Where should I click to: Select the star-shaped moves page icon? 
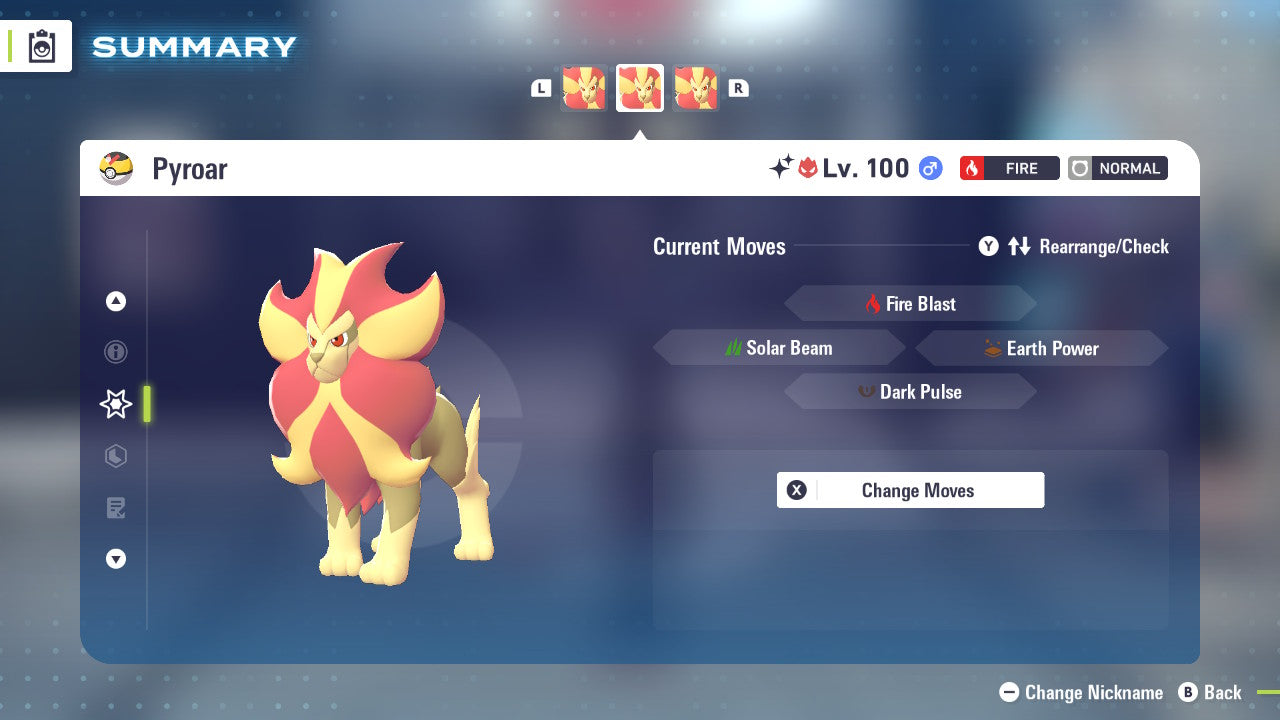tap(116, 404)
